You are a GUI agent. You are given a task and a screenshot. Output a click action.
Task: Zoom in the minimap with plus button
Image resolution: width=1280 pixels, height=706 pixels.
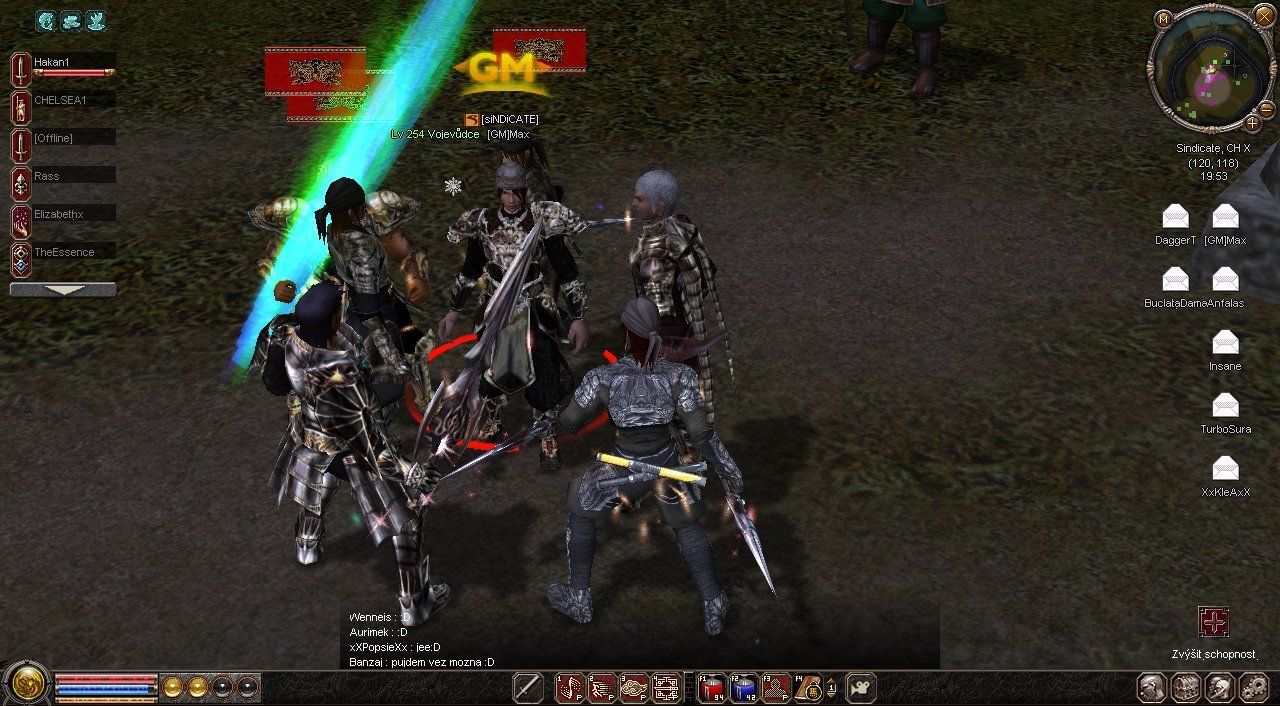(1251, 124)
